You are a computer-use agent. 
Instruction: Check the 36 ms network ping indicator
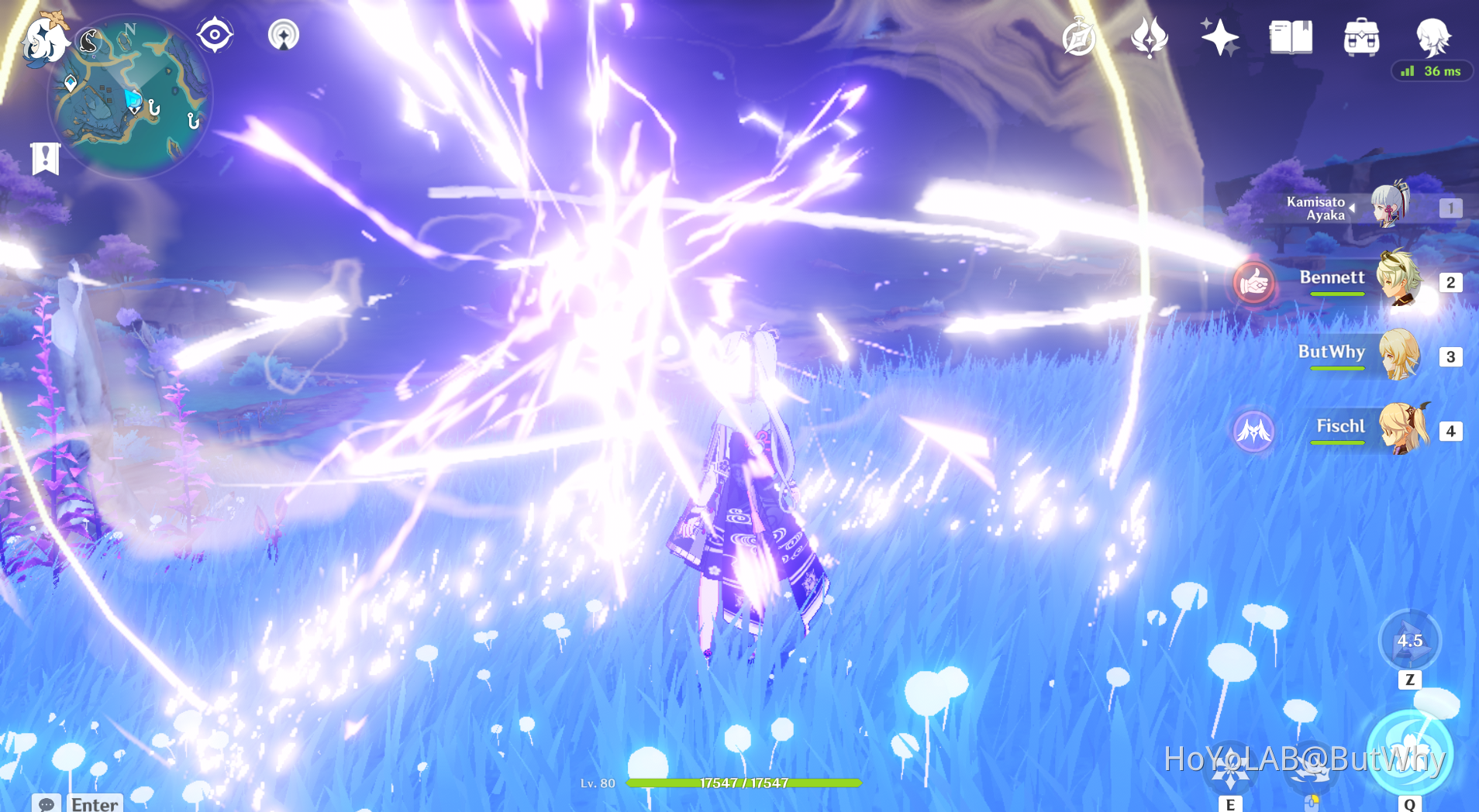tap(1432, 71)
